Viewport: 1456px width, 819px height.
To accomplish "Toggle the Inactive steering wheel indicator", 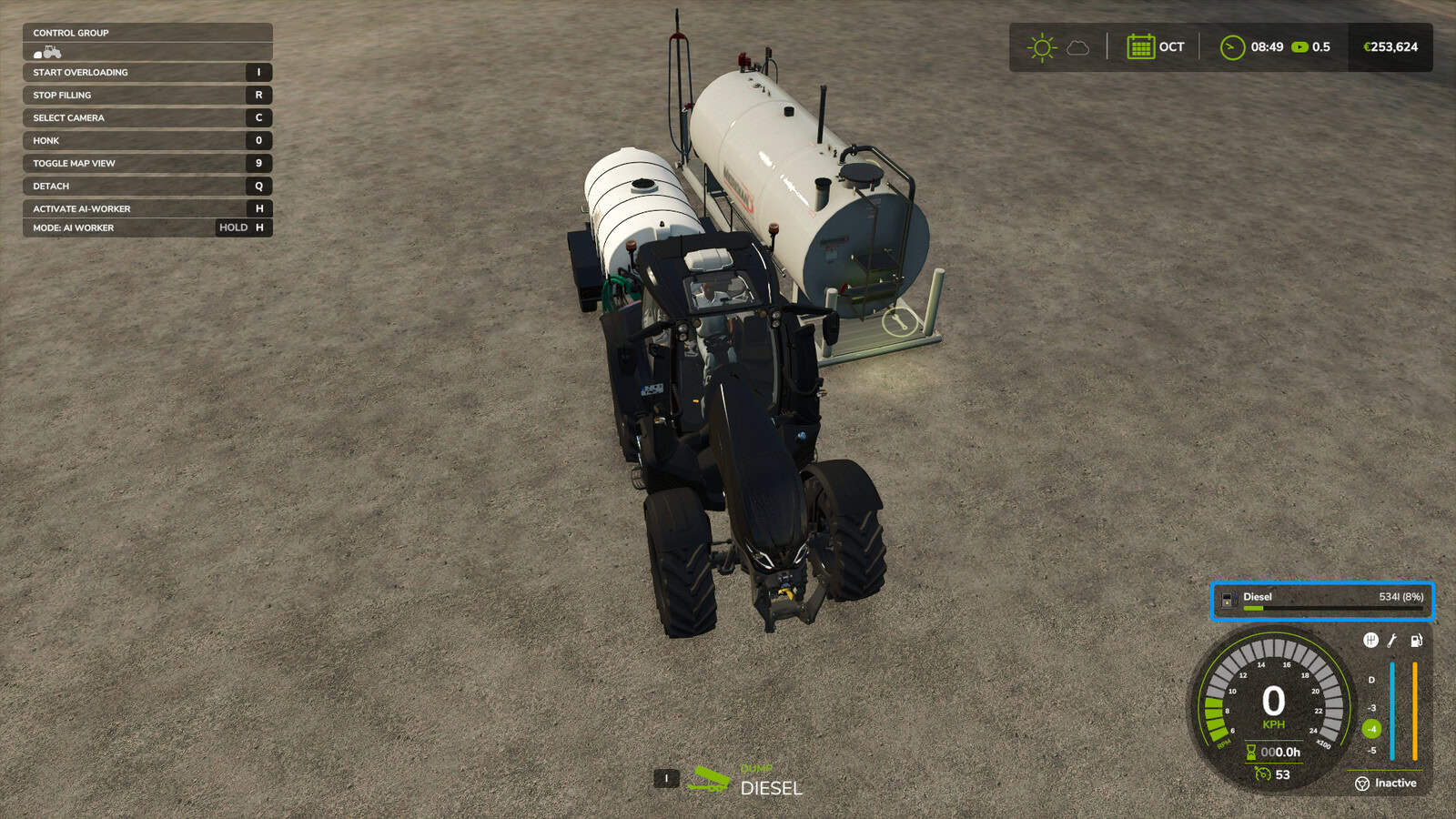I will coord(1362,784).
